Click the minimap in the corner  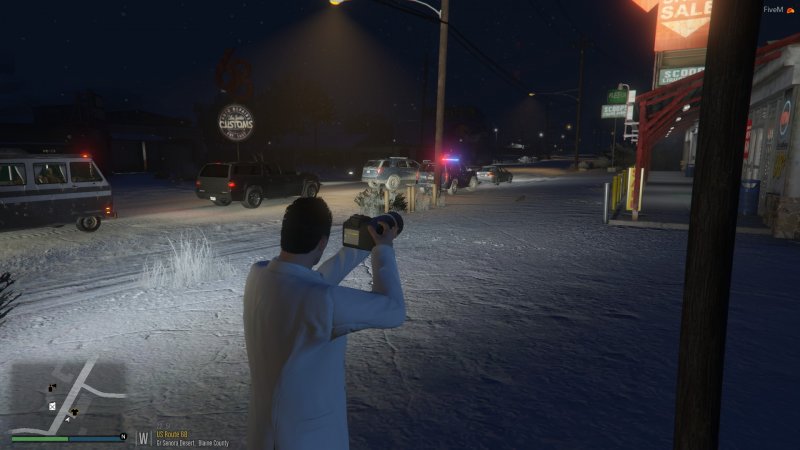coord(68,395)
